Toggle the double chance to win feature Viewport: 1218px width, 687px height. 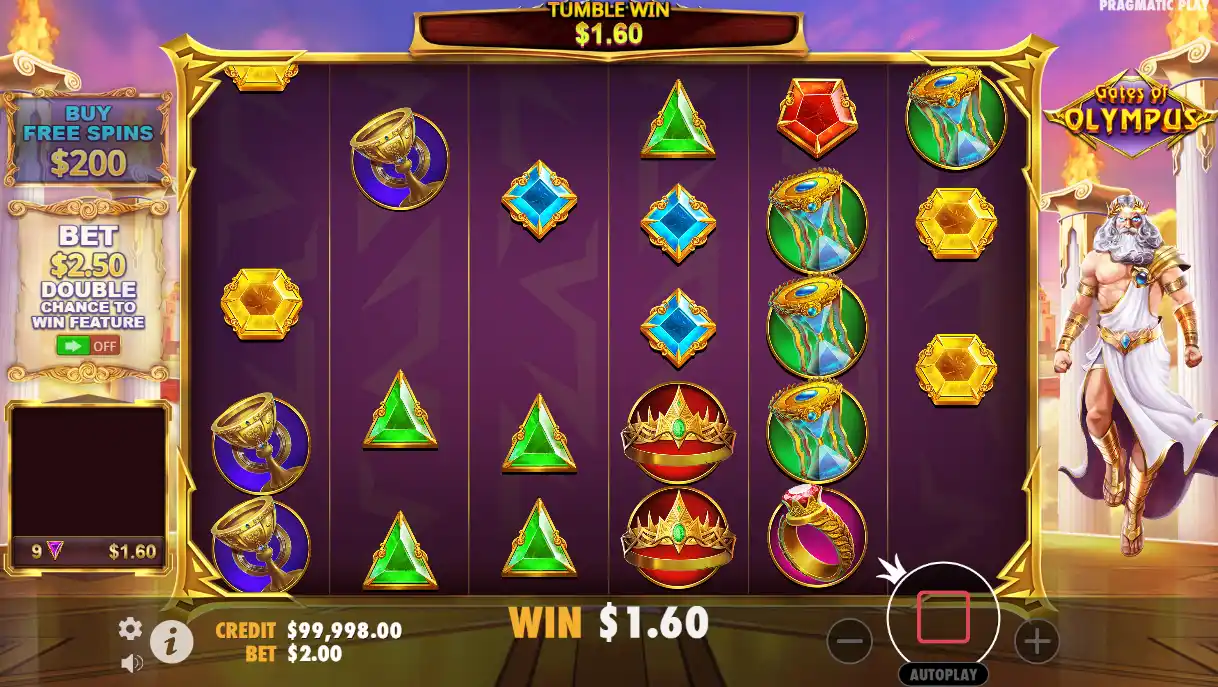coord(88,346)
